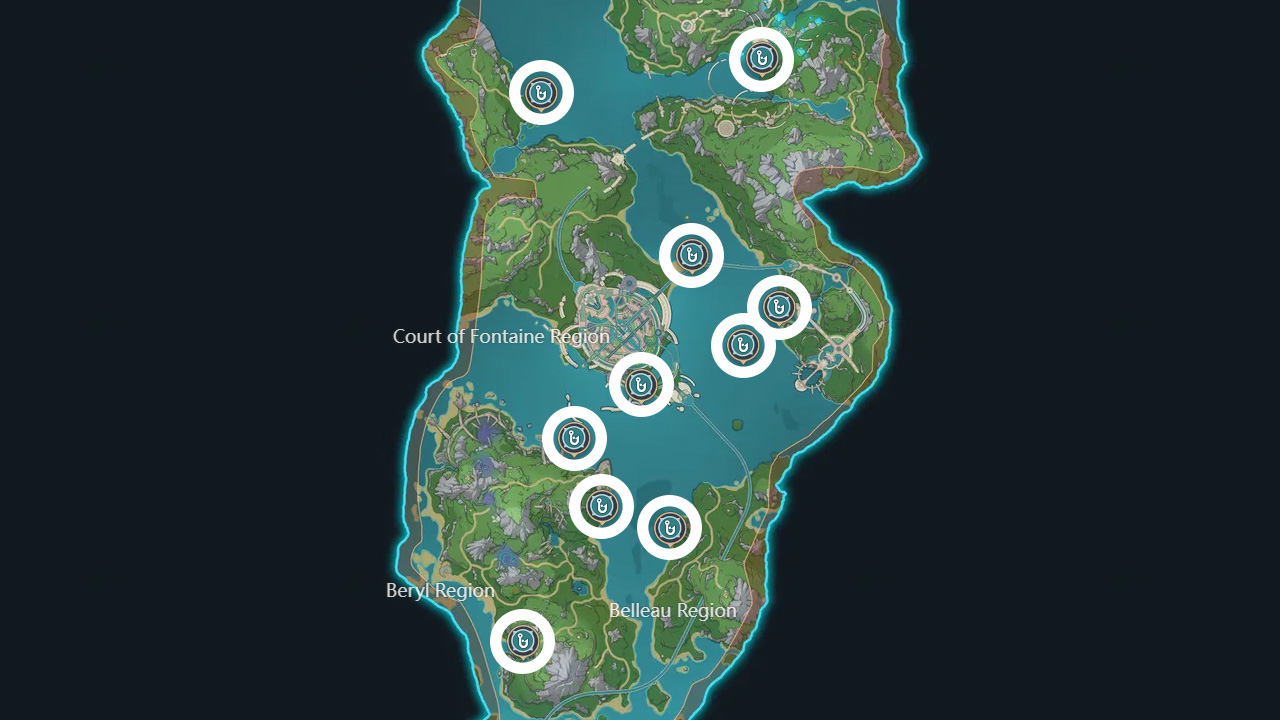Click the purple crystal formation in western Beryl Region

click(483, 430)
